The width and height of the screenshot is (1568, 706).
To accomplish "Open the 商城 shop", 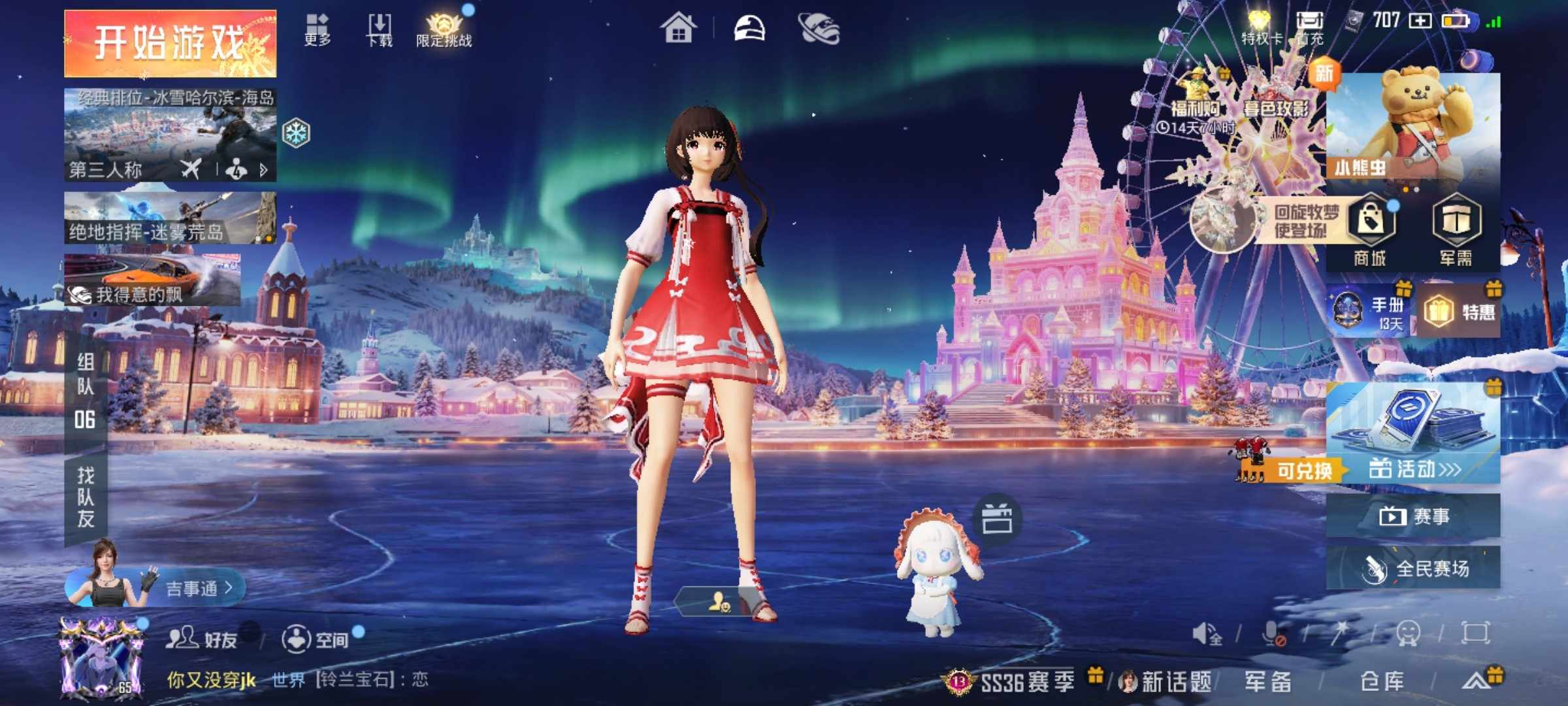I will [1370, 230].
